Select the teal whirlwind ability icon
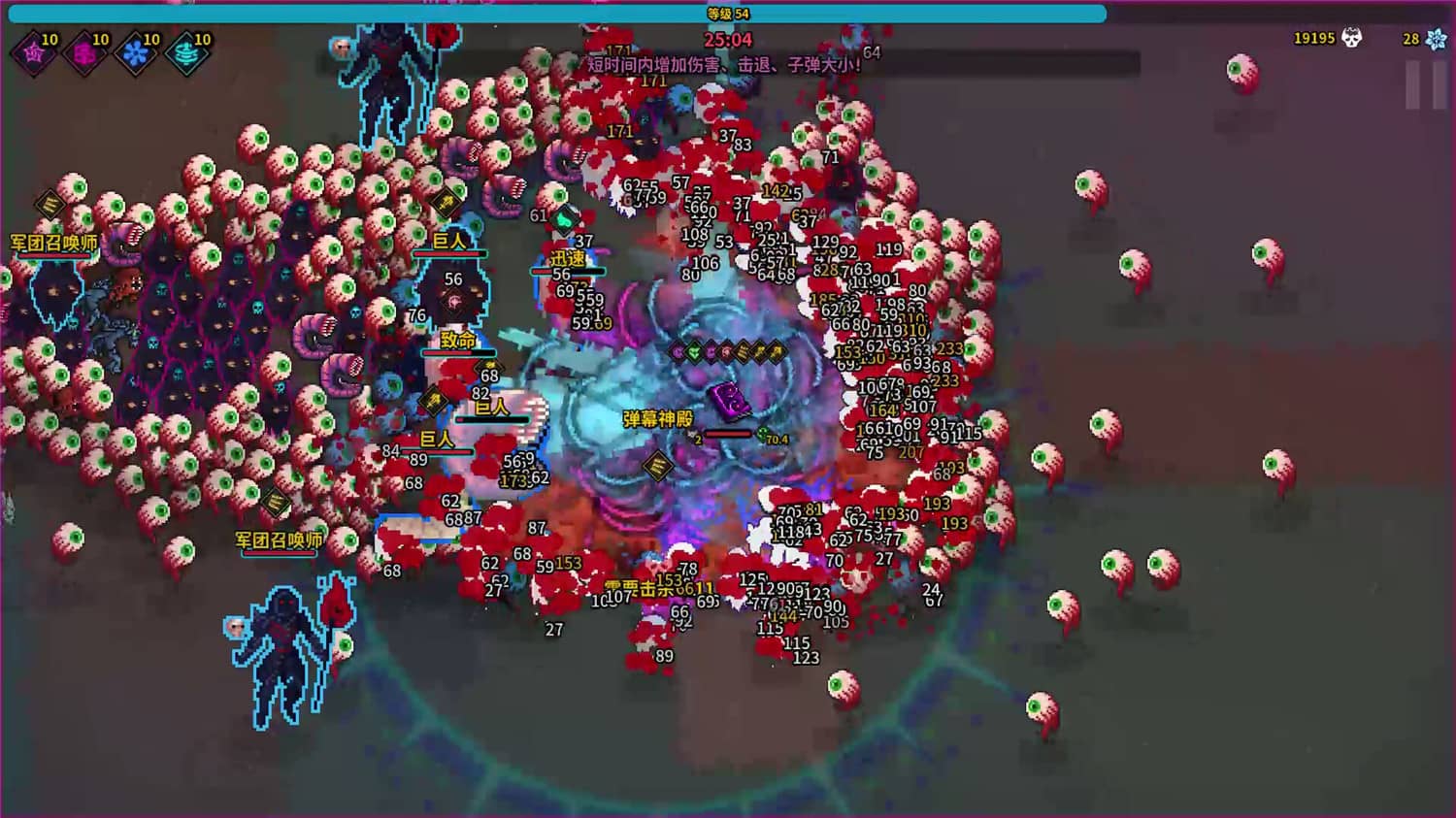Viewport: 1456px width, 818px height. tap(186, 53)
